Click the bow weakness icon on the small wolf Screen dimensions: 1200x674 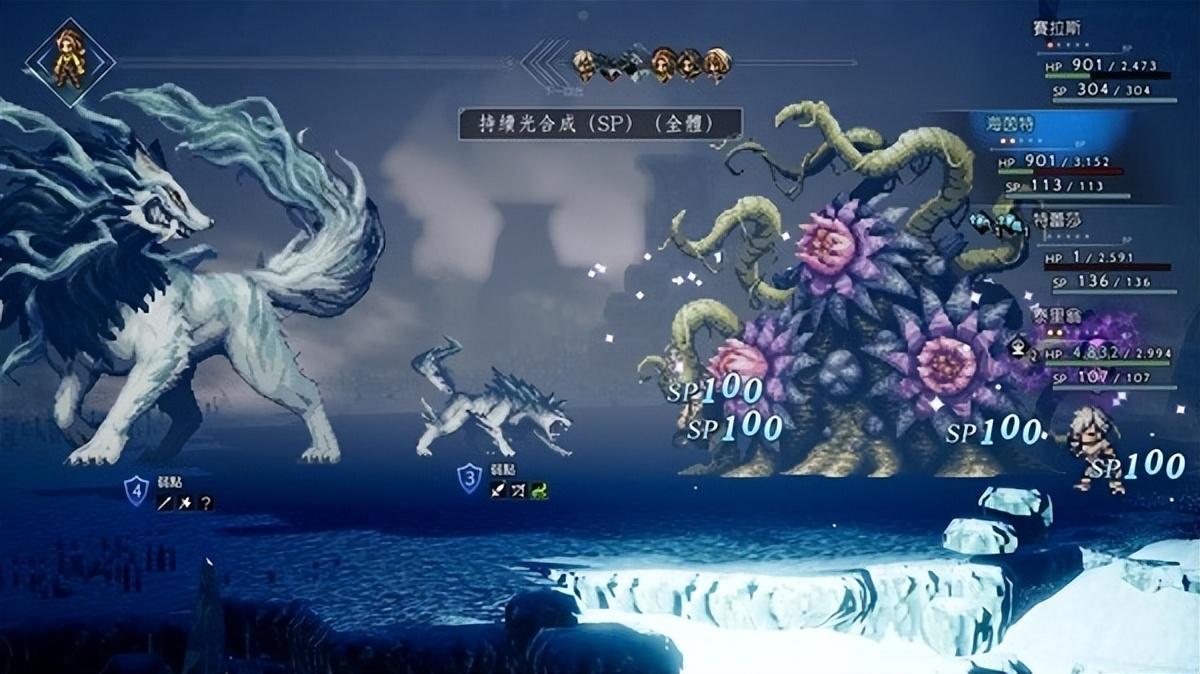518,490
